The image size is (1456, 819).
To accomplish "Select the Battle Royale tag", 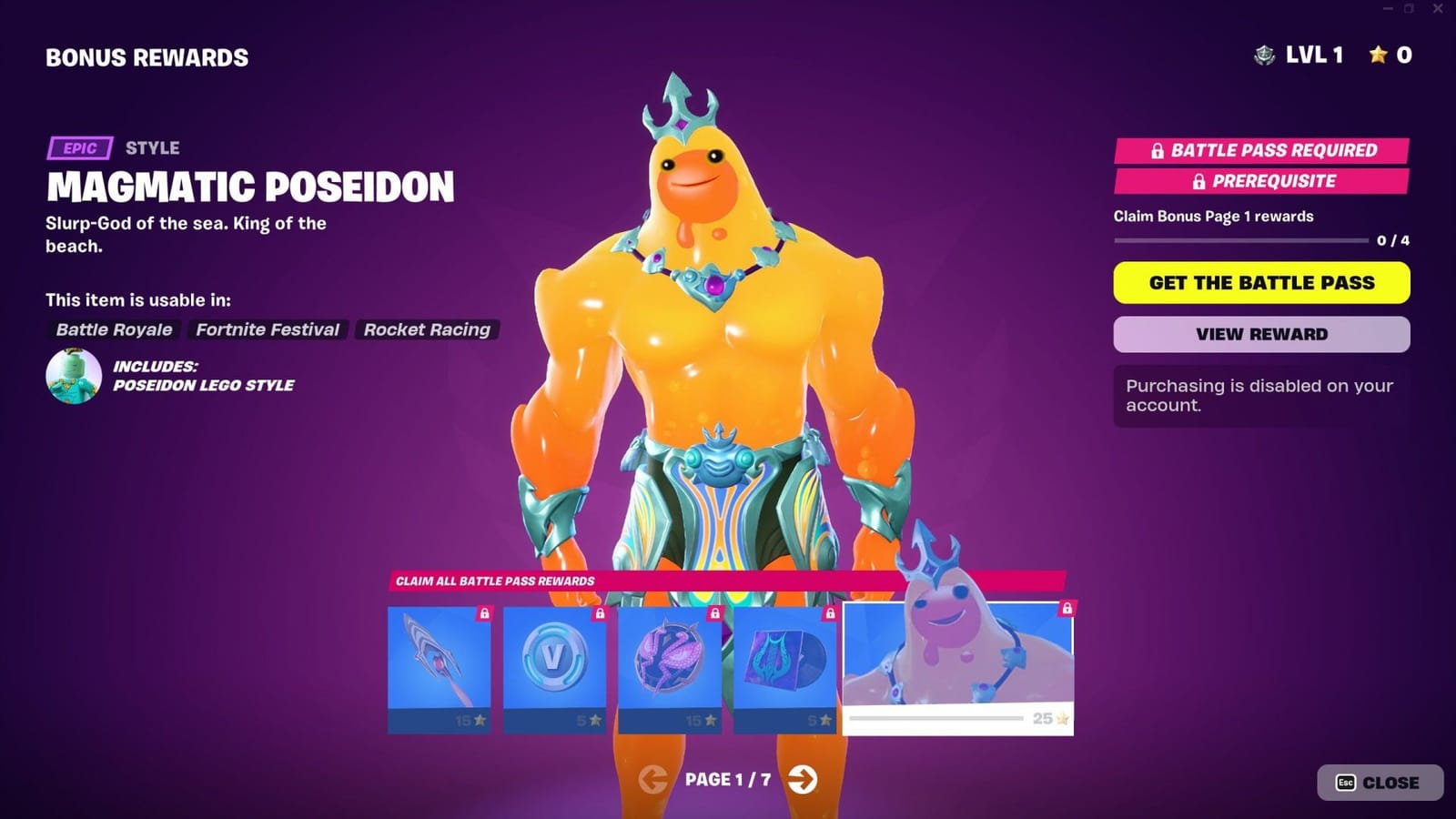I will (112, 329).
